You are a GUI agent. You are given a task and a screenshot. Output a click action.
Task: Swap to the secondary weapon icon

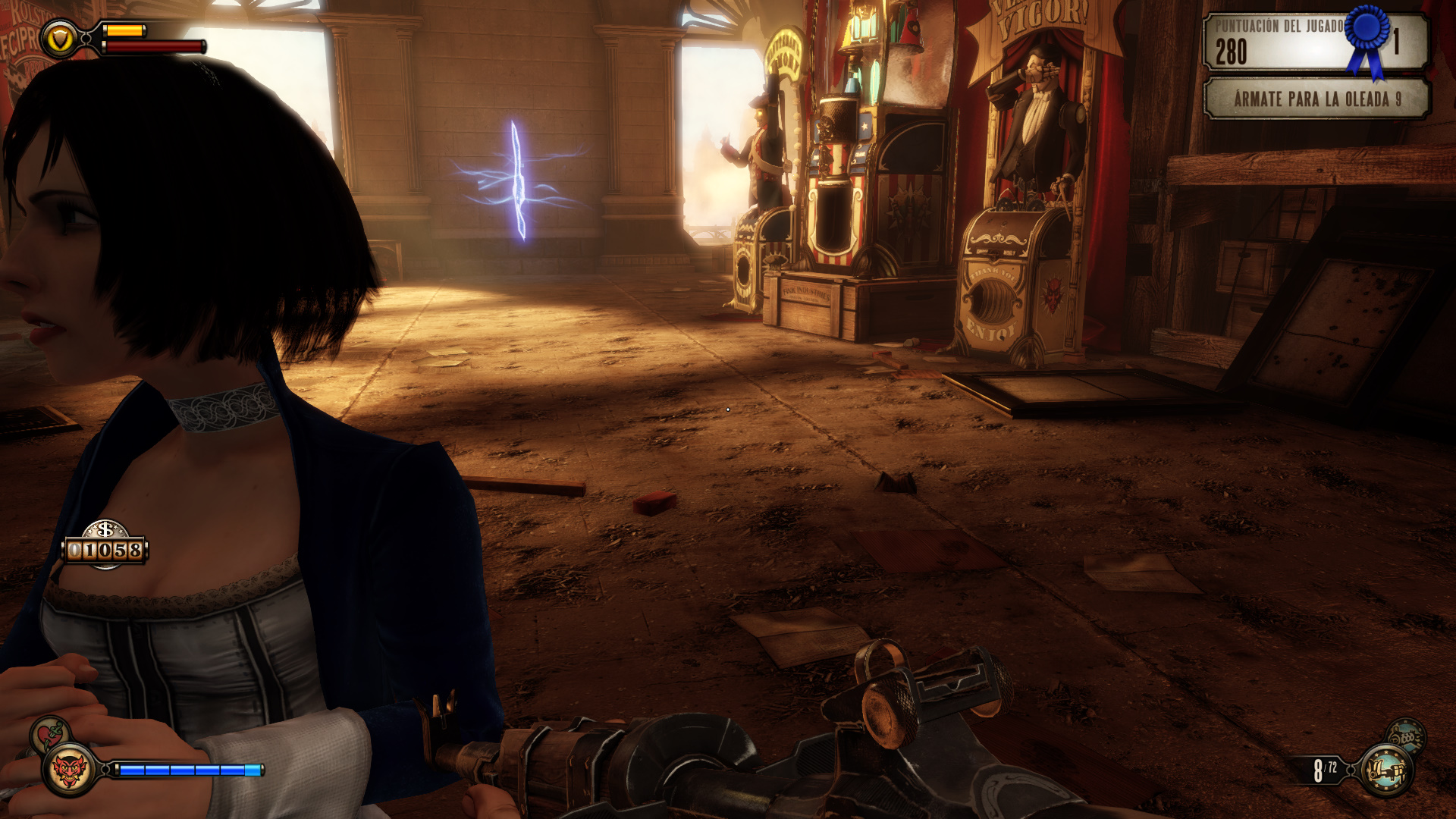pyautogui.click(x=1406, y=735)
